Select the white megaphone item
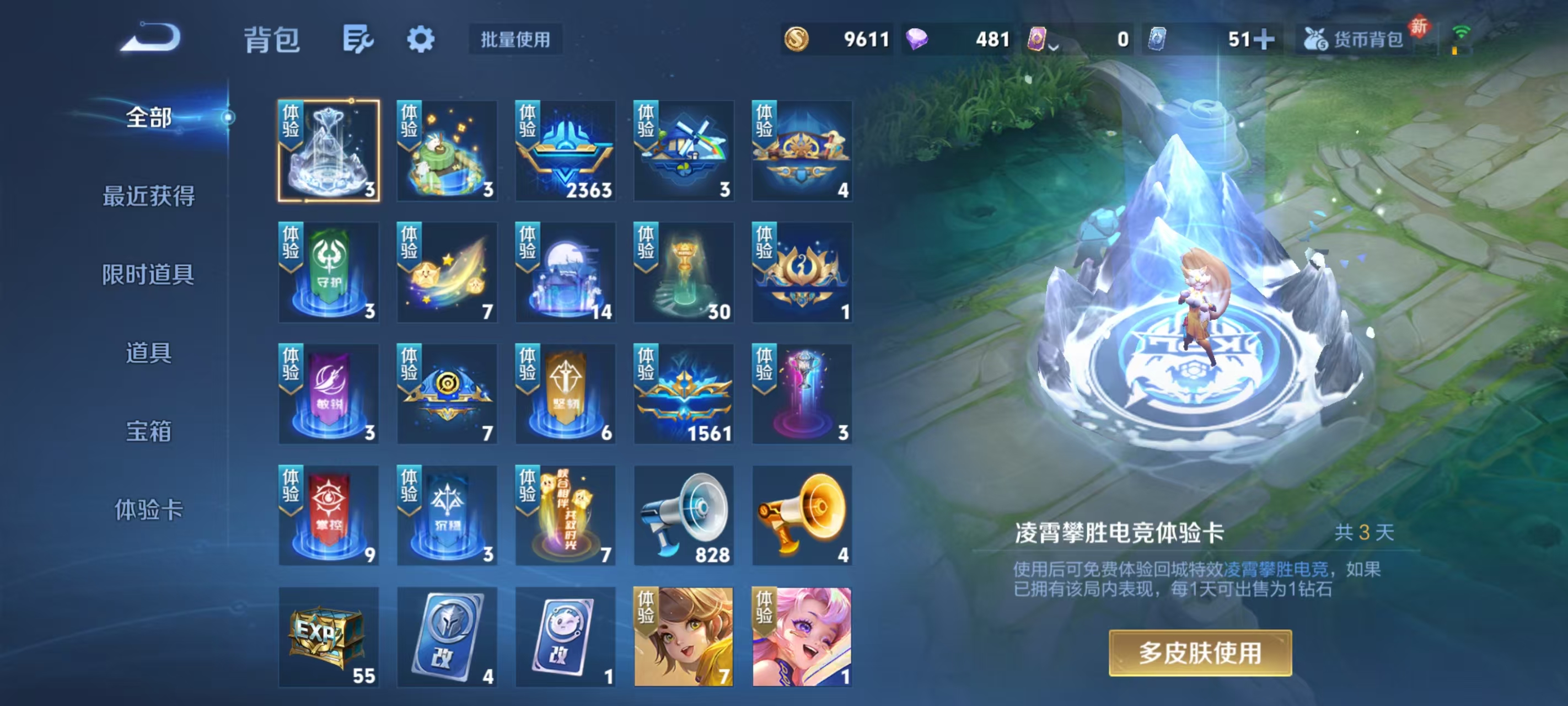Image resolution: width=1568 pixels, height=706 pixels. coord(684,515)
